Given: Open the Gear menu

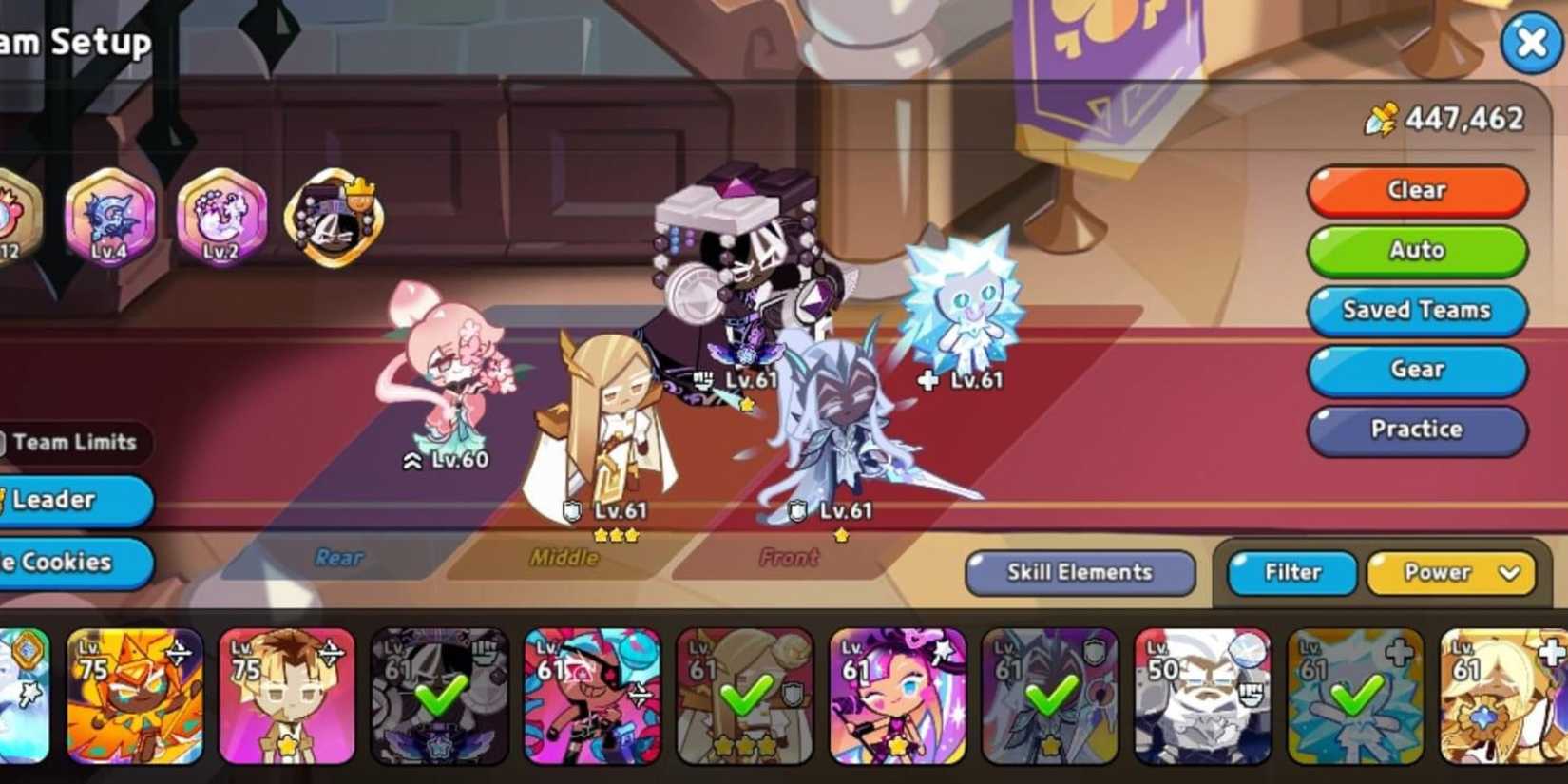Looking at the screenshot, I should tap(1416, 371).
